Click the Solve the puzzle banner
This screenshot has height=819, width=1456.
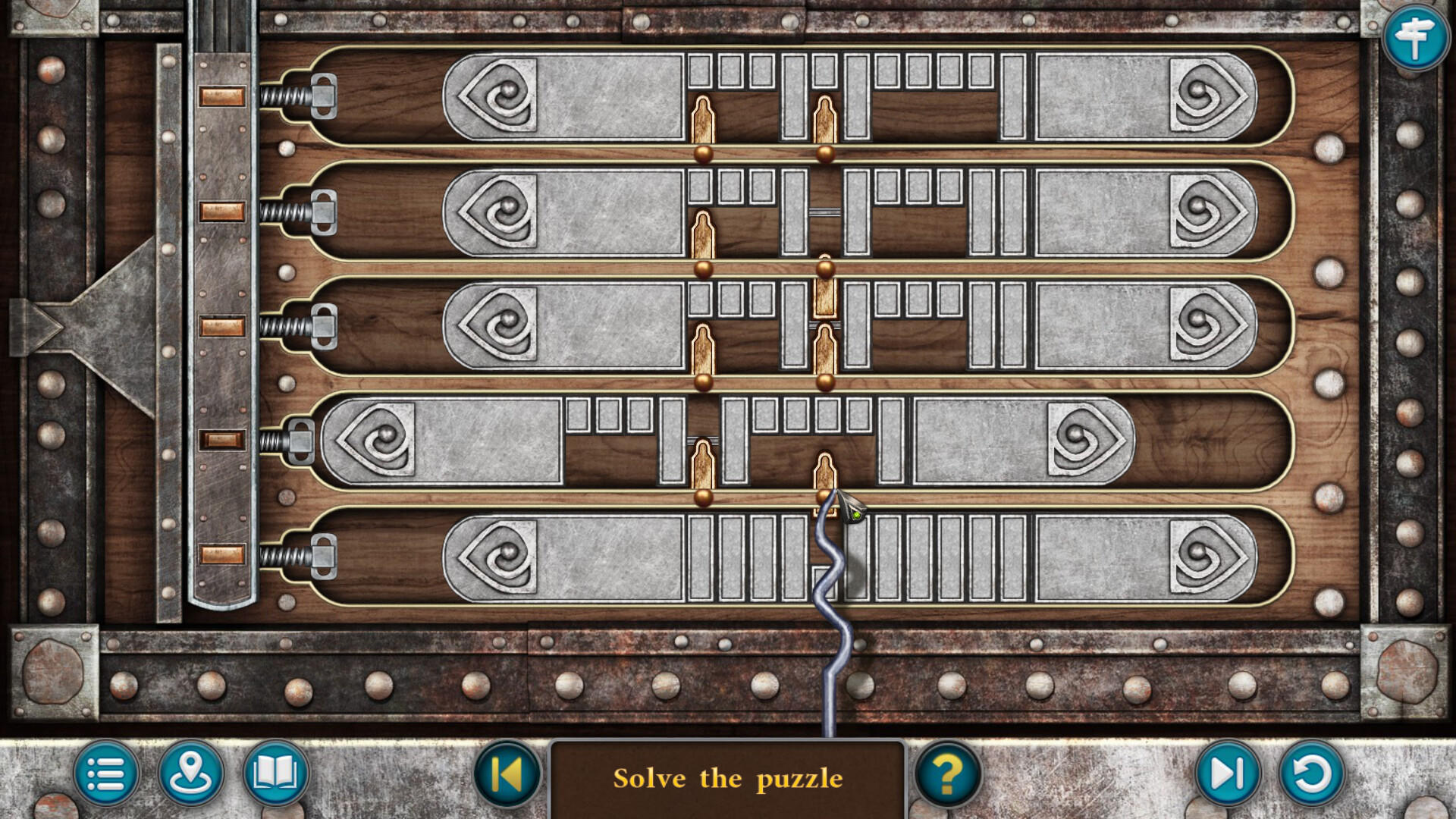click(730, 778)
